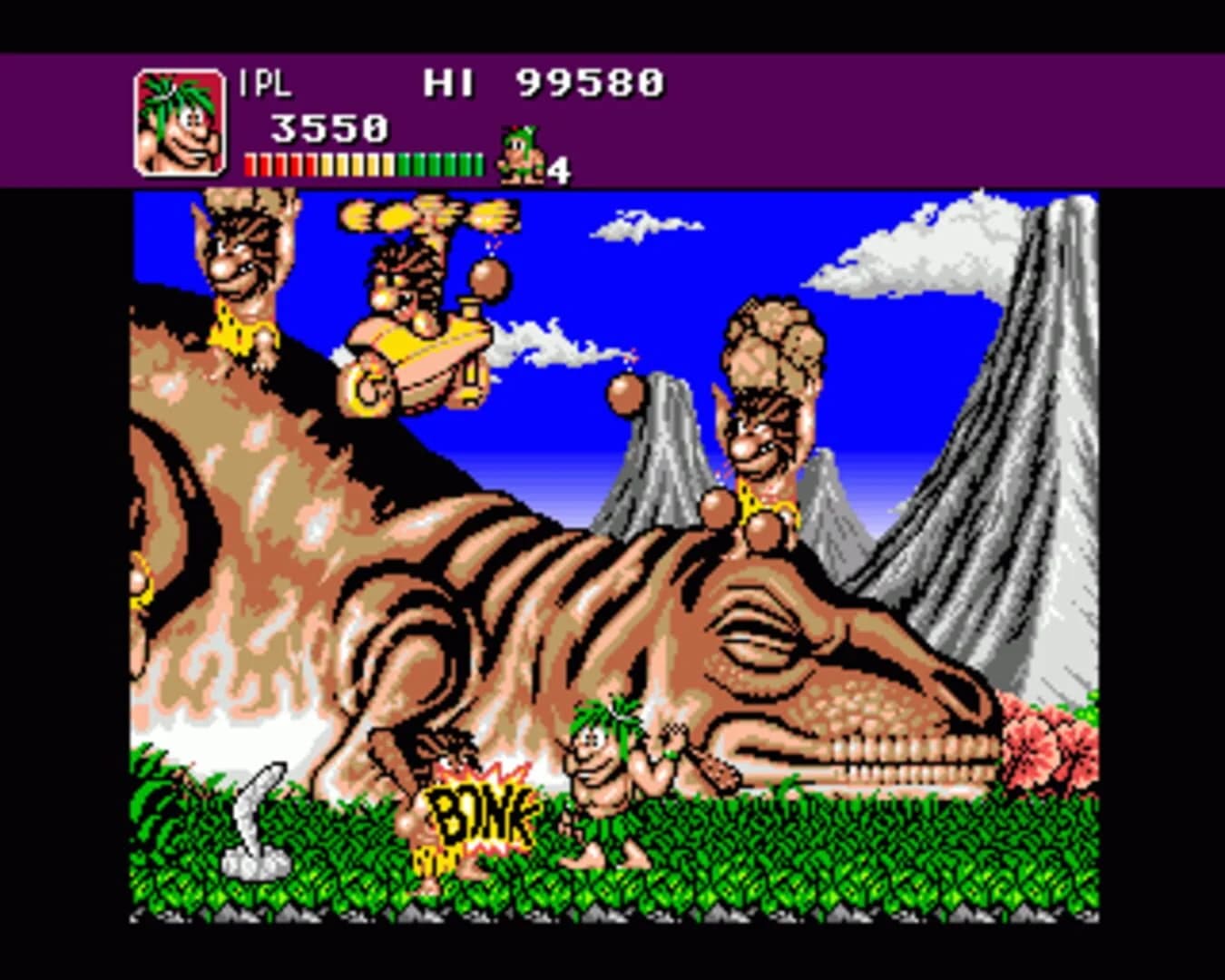This screenshot has height=980, width=1225.
Task: Click Joe's portrait in the HUD
Action: pyautogui.click(x=179, y=122)
